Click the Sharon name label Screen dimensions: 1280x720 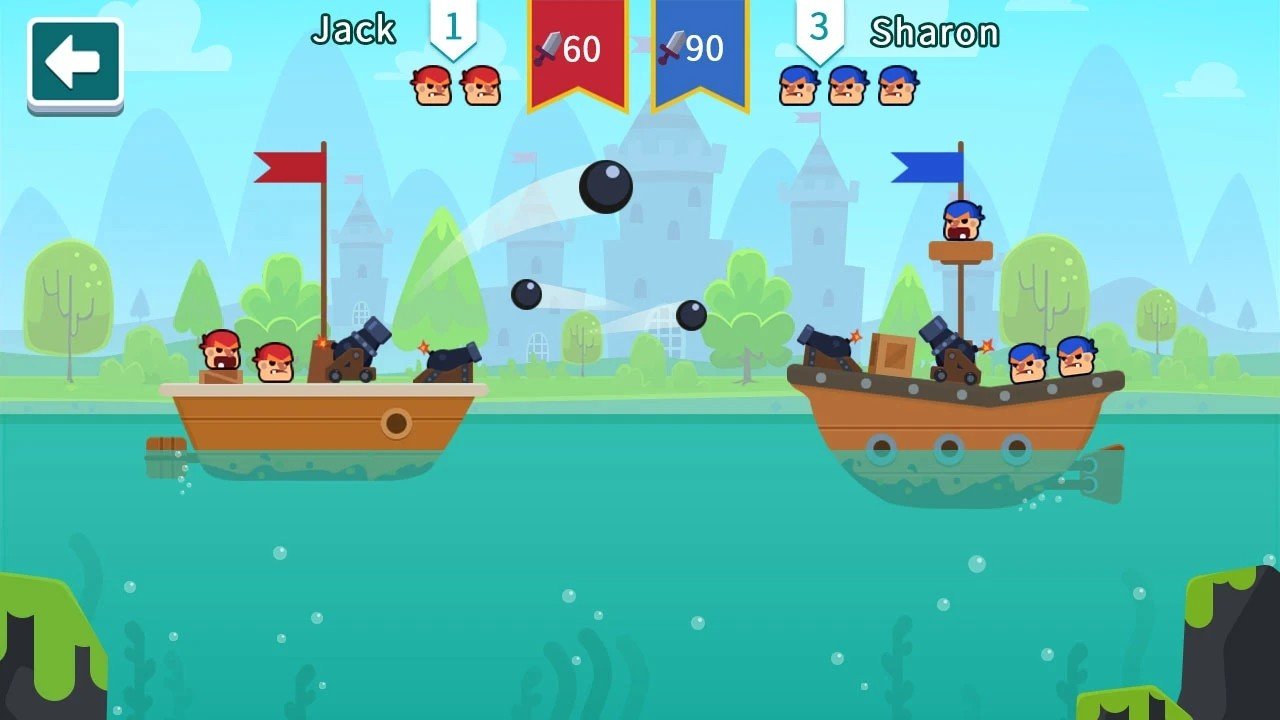point(937,32)
